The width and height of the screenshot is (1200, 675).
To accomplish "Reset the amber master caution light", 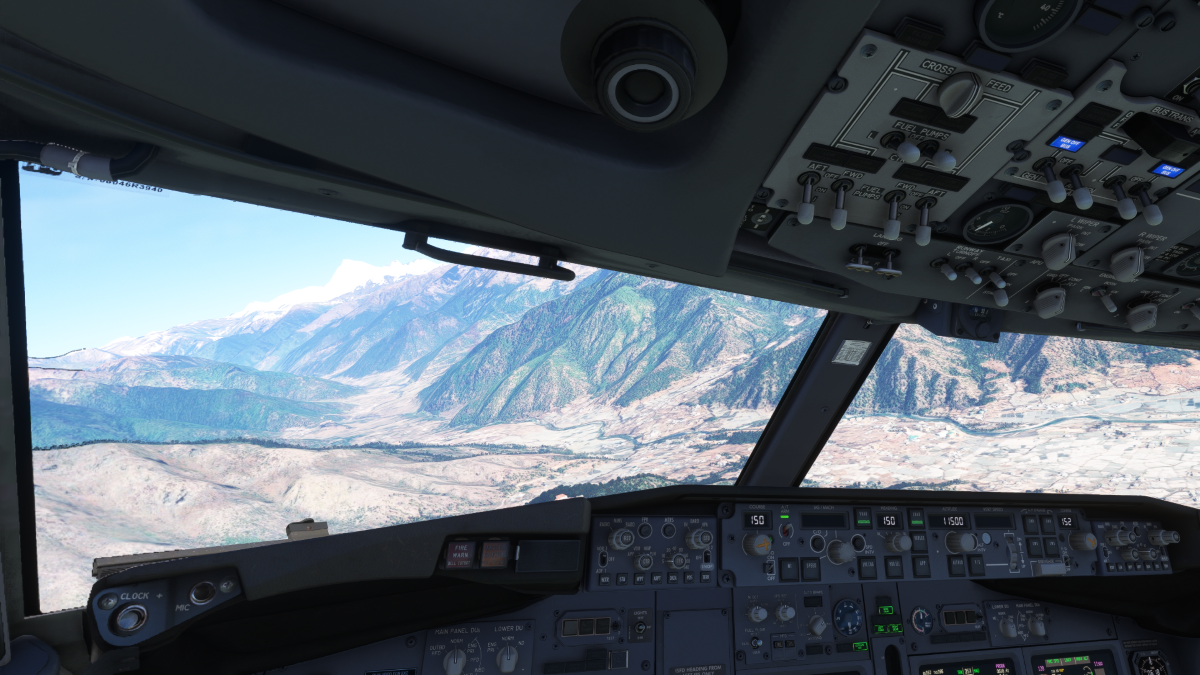I will click(x=494, y=554).
